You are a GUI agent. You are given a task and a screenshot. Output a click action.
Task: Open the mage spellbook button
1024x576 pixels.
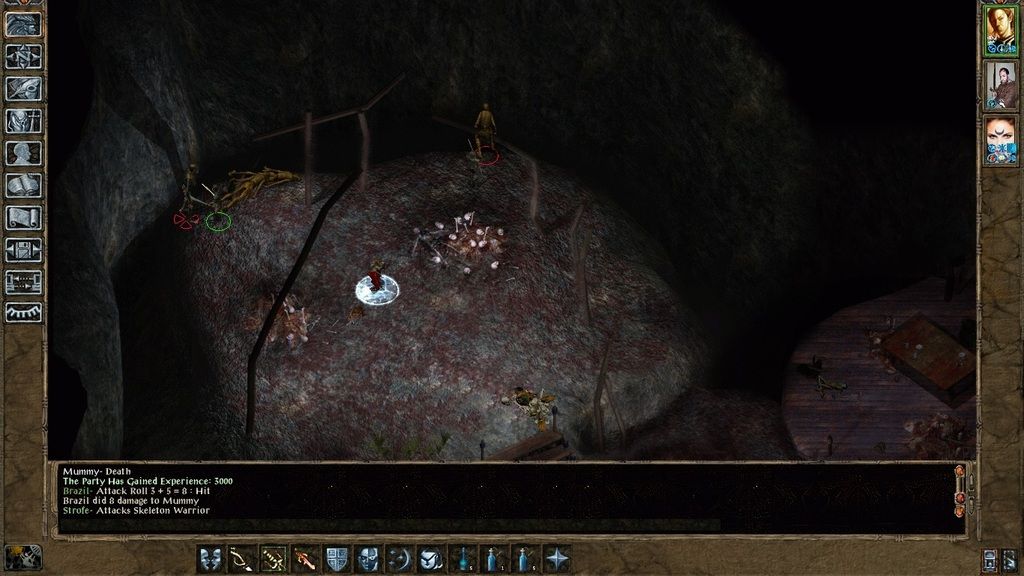click(23, 185)
